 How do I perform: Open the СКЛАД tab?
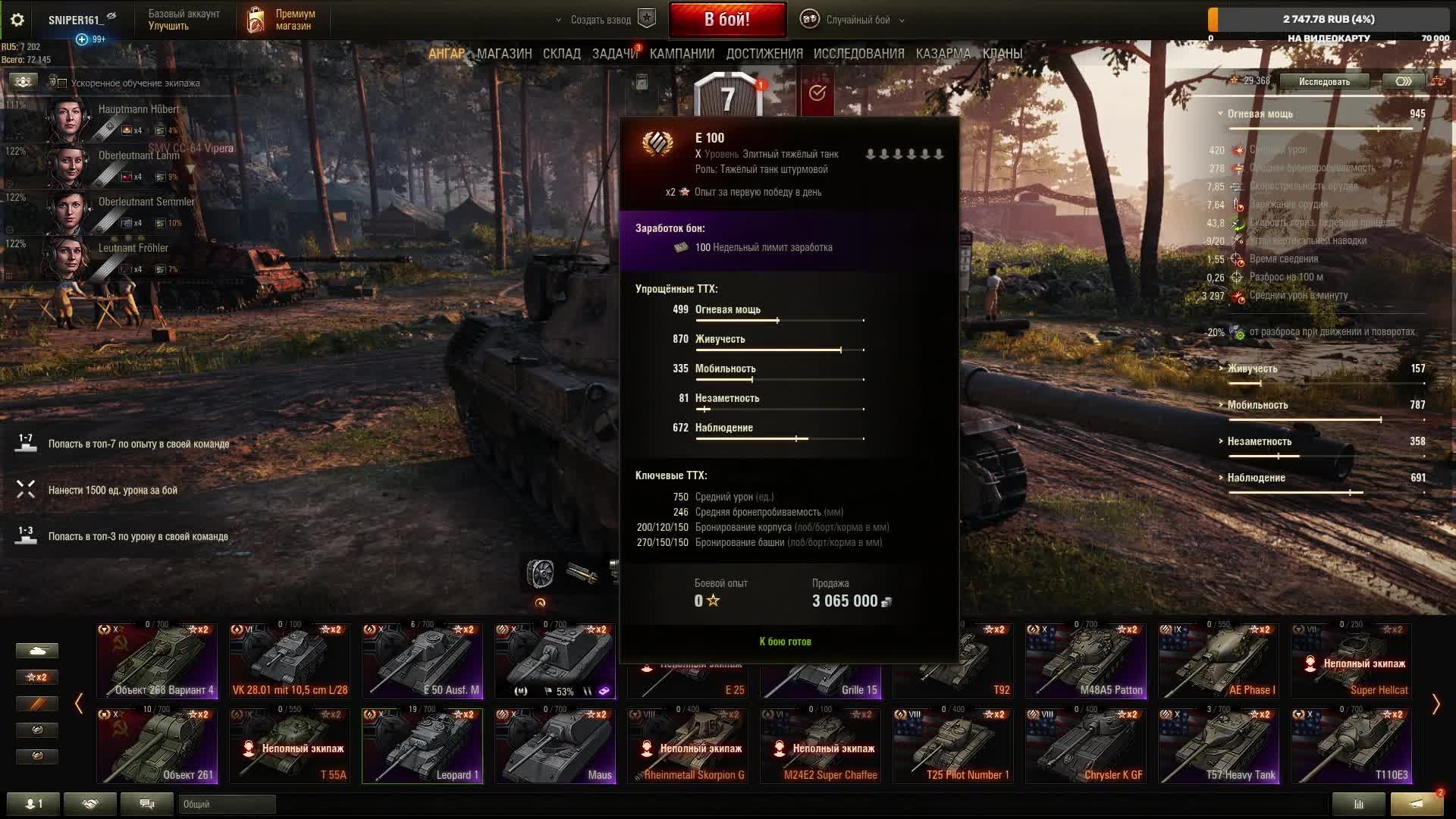coord(561,54)
